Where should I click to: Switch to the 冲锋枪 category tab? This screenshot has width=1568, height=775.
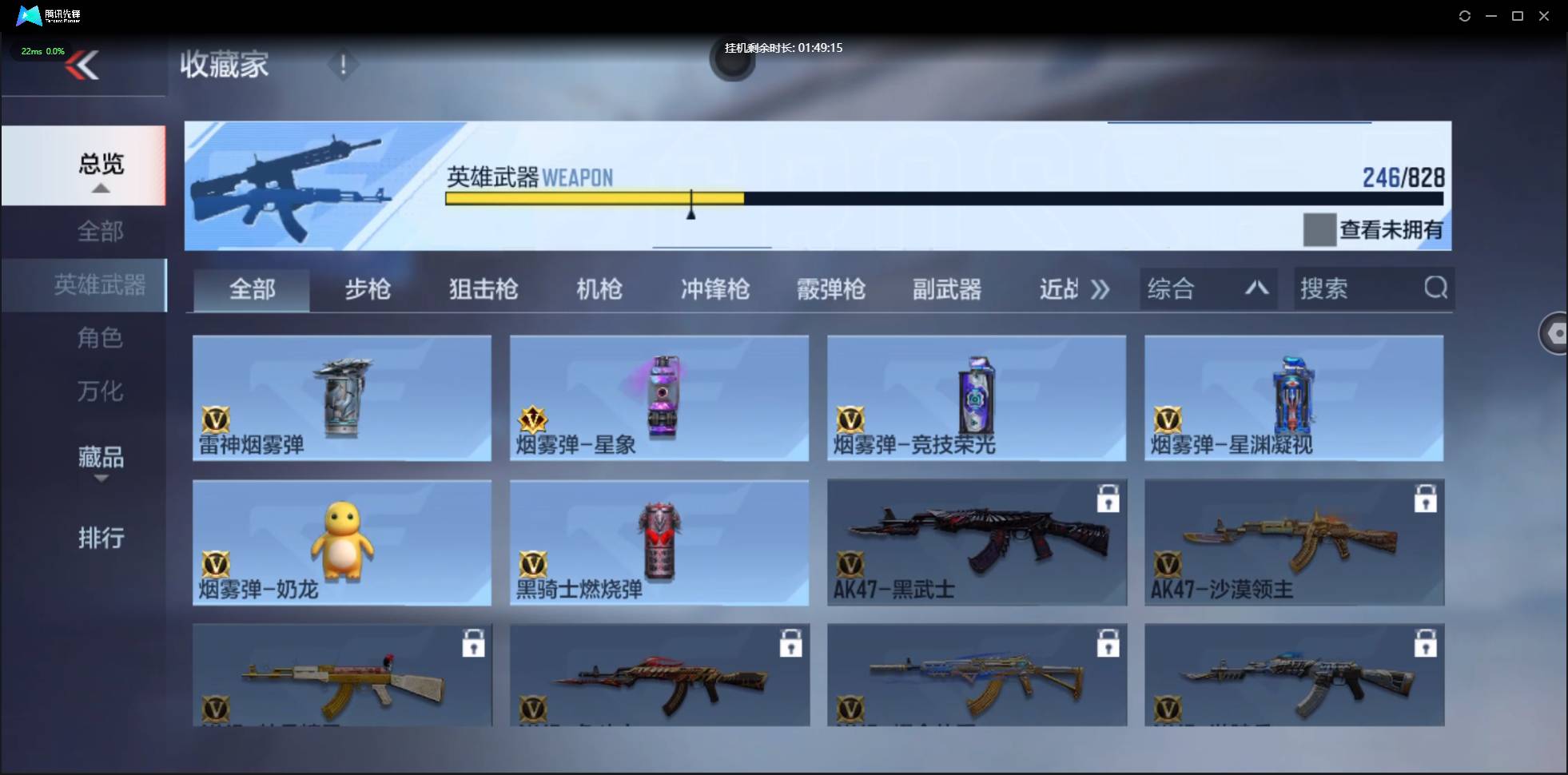point(714,289)
